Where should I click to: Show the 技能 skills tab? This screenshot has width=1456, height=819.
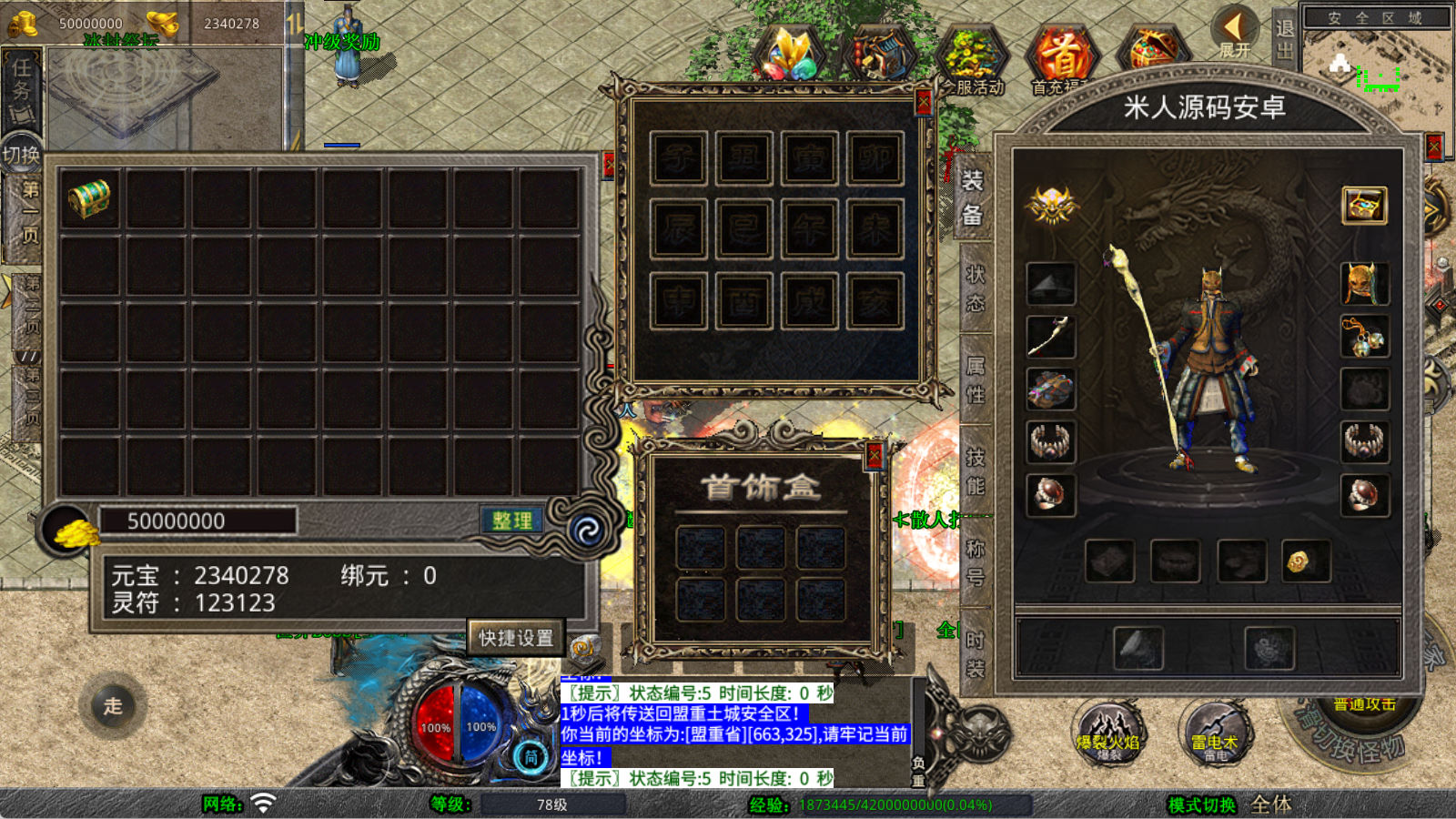point(975,471)
